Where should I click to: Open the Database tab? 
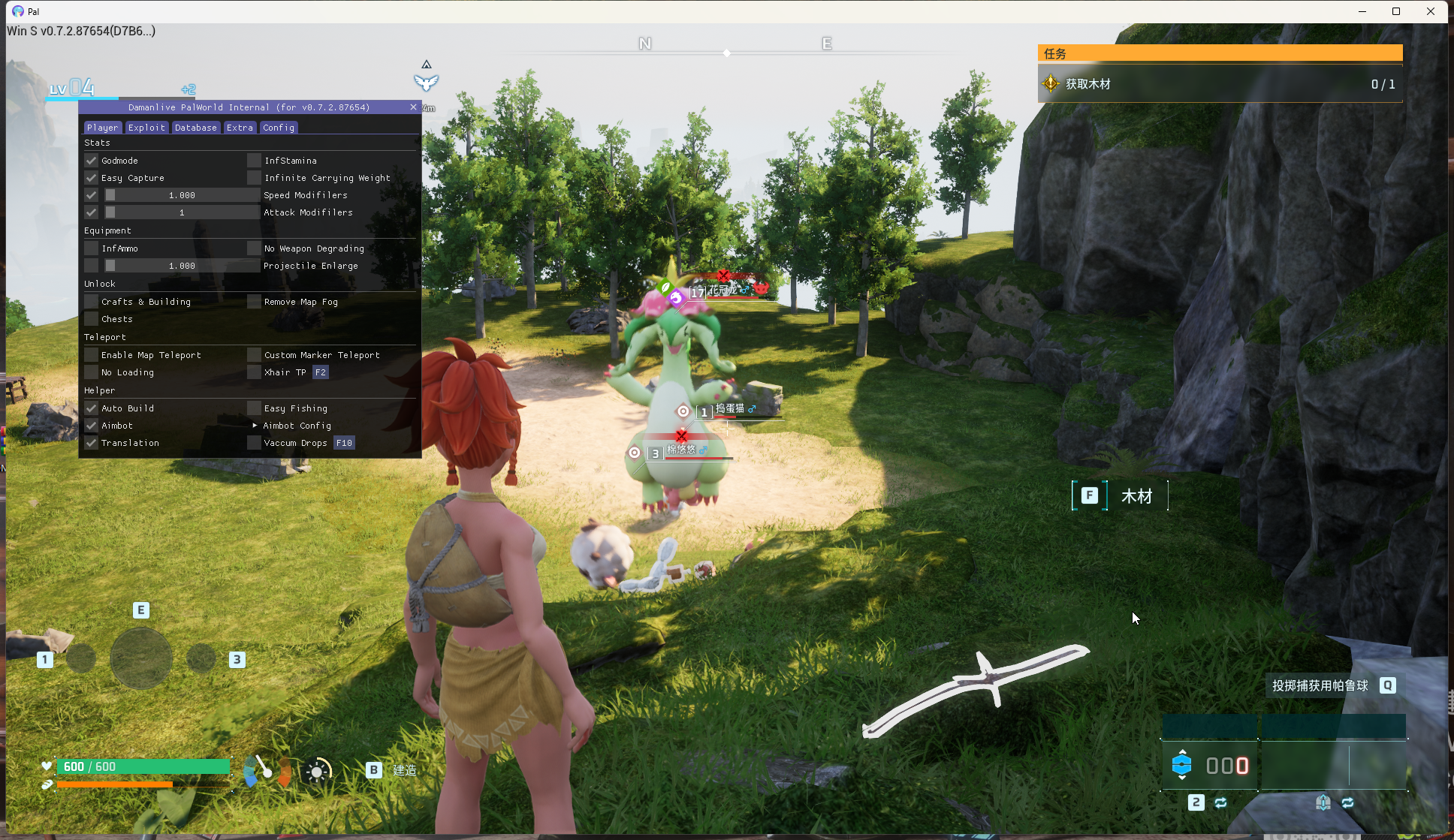tap(195, 128)
